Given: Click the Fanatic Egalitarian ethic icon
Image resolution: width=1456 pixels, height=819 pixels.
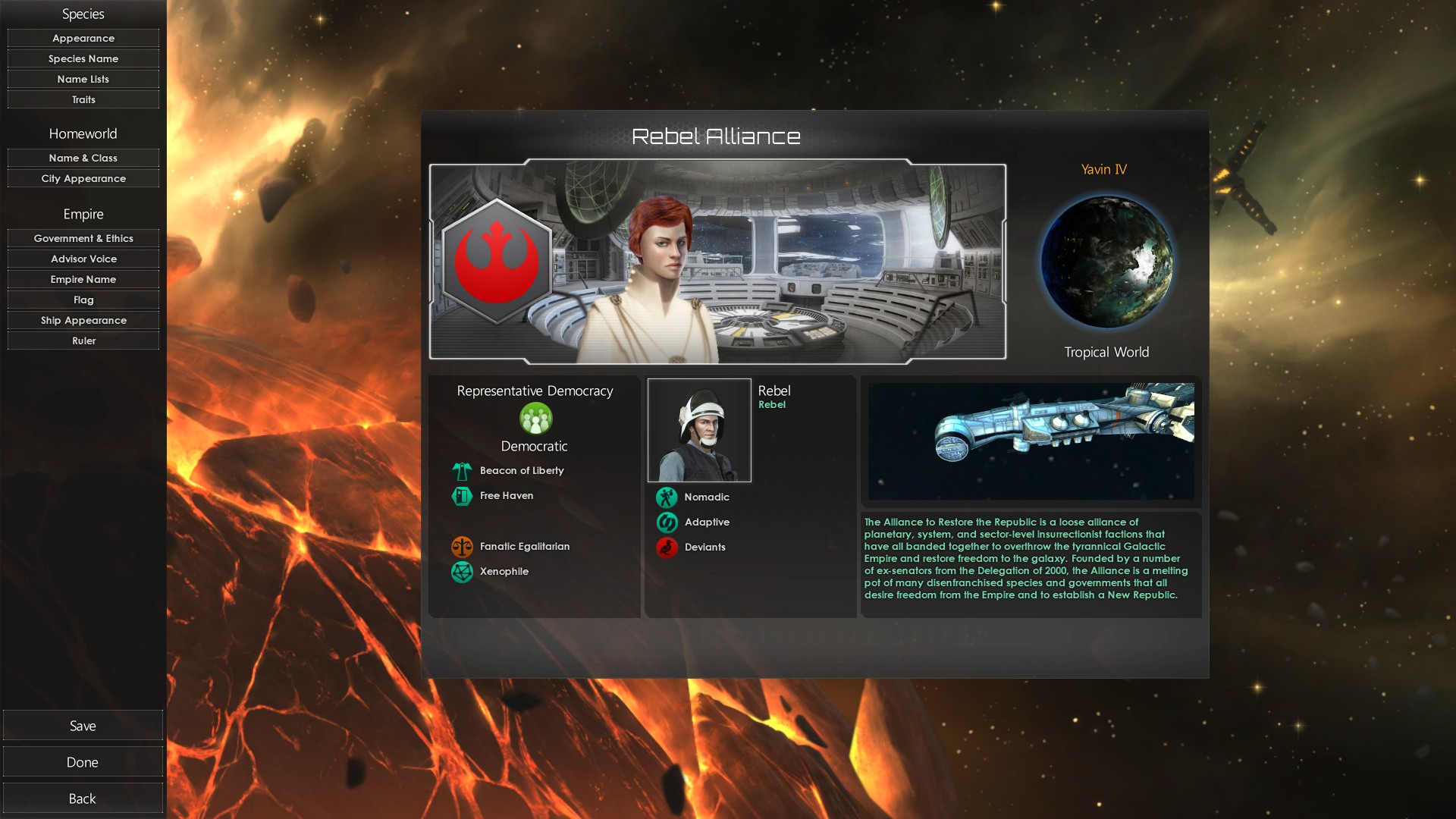Looking at the screenshot, I should point(462,546).
